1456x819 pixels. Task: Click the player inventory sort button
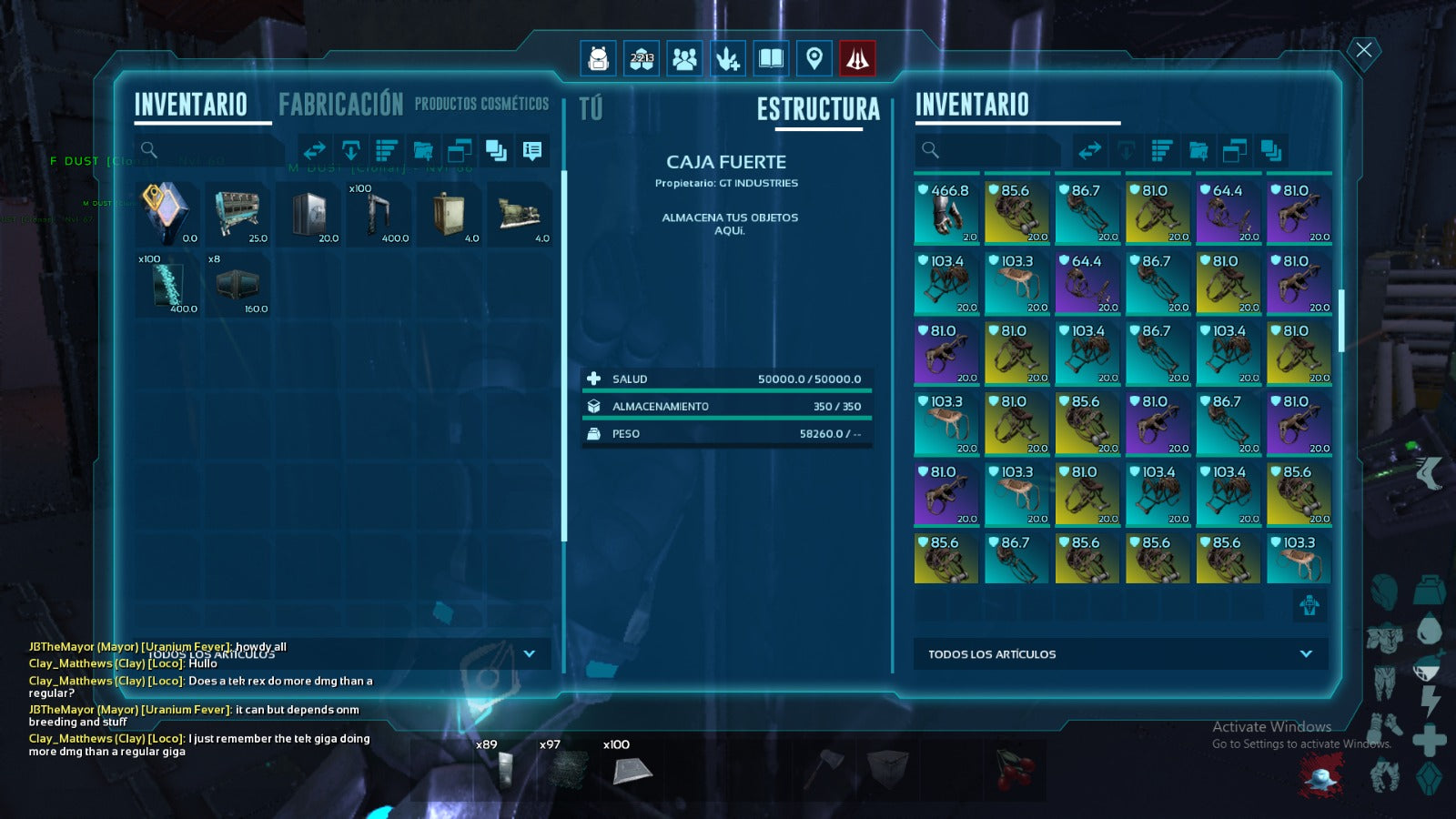click(x=387, y=150)
